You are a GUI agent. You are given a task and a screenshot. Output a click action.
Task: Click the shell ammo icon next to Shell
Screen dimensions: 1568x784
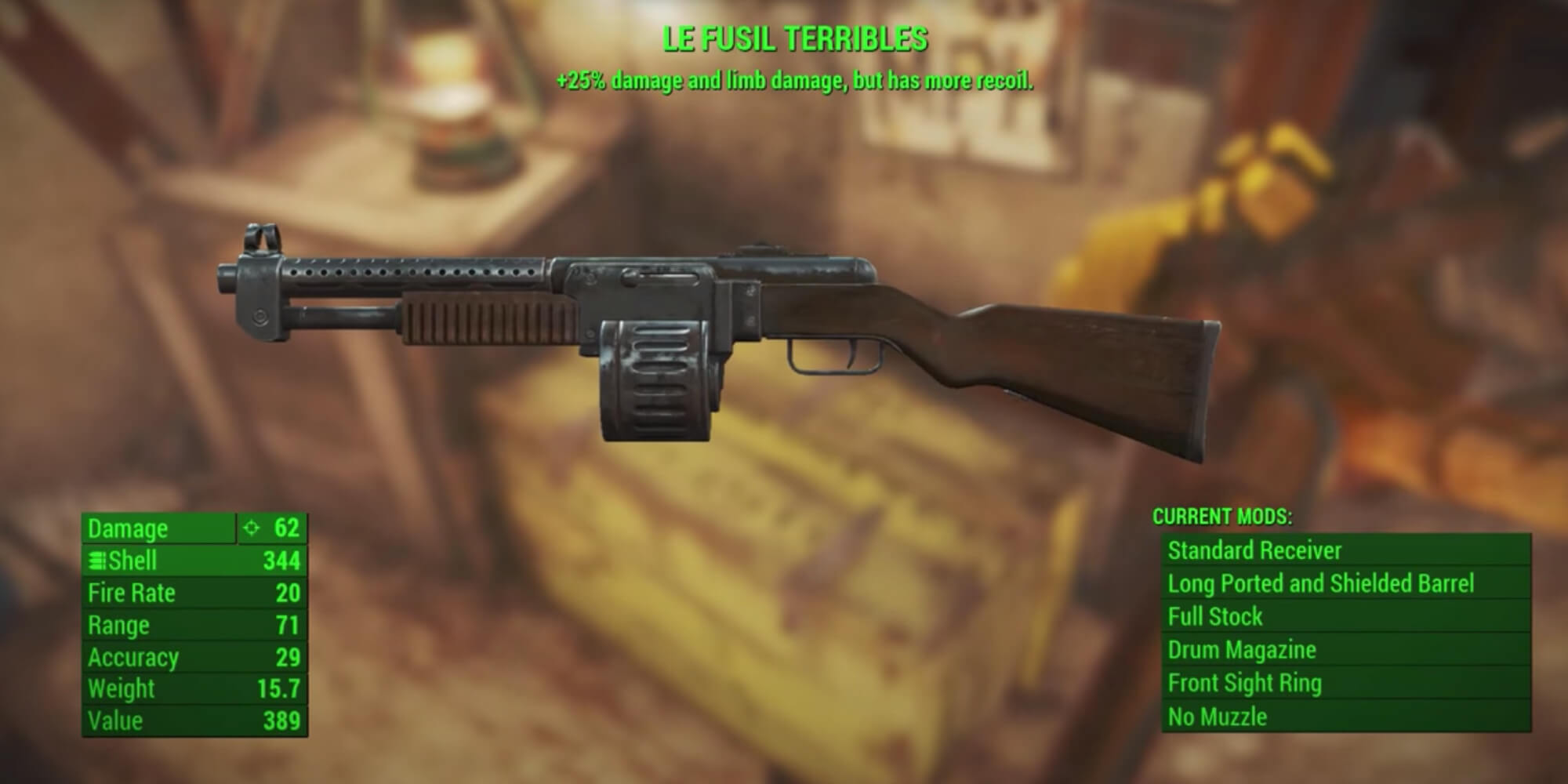[x=97, y=561]
